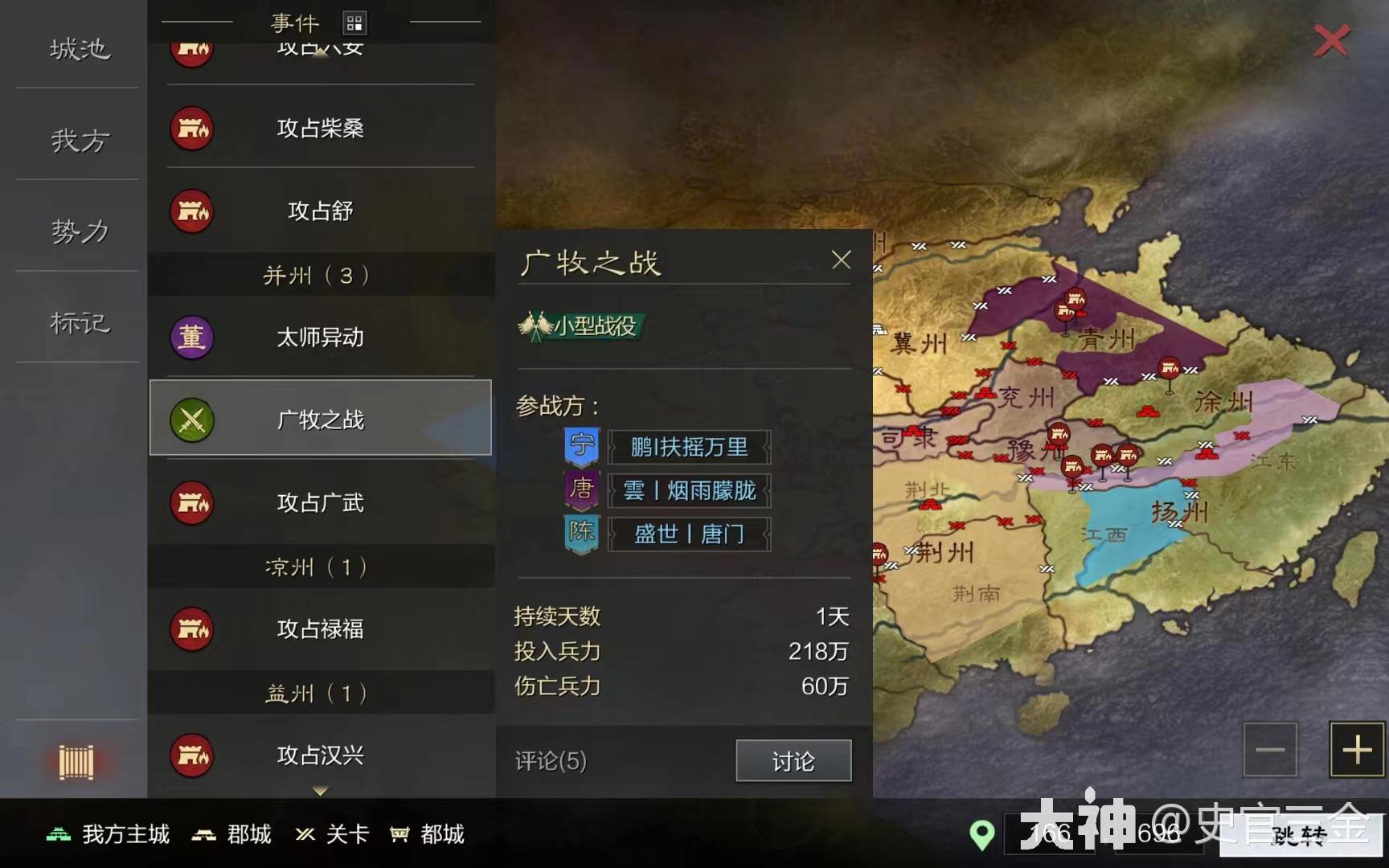1389x868 pixels.
Task: Select the crossed-swords icon for 广牧之战
Action: click(191, 419)
